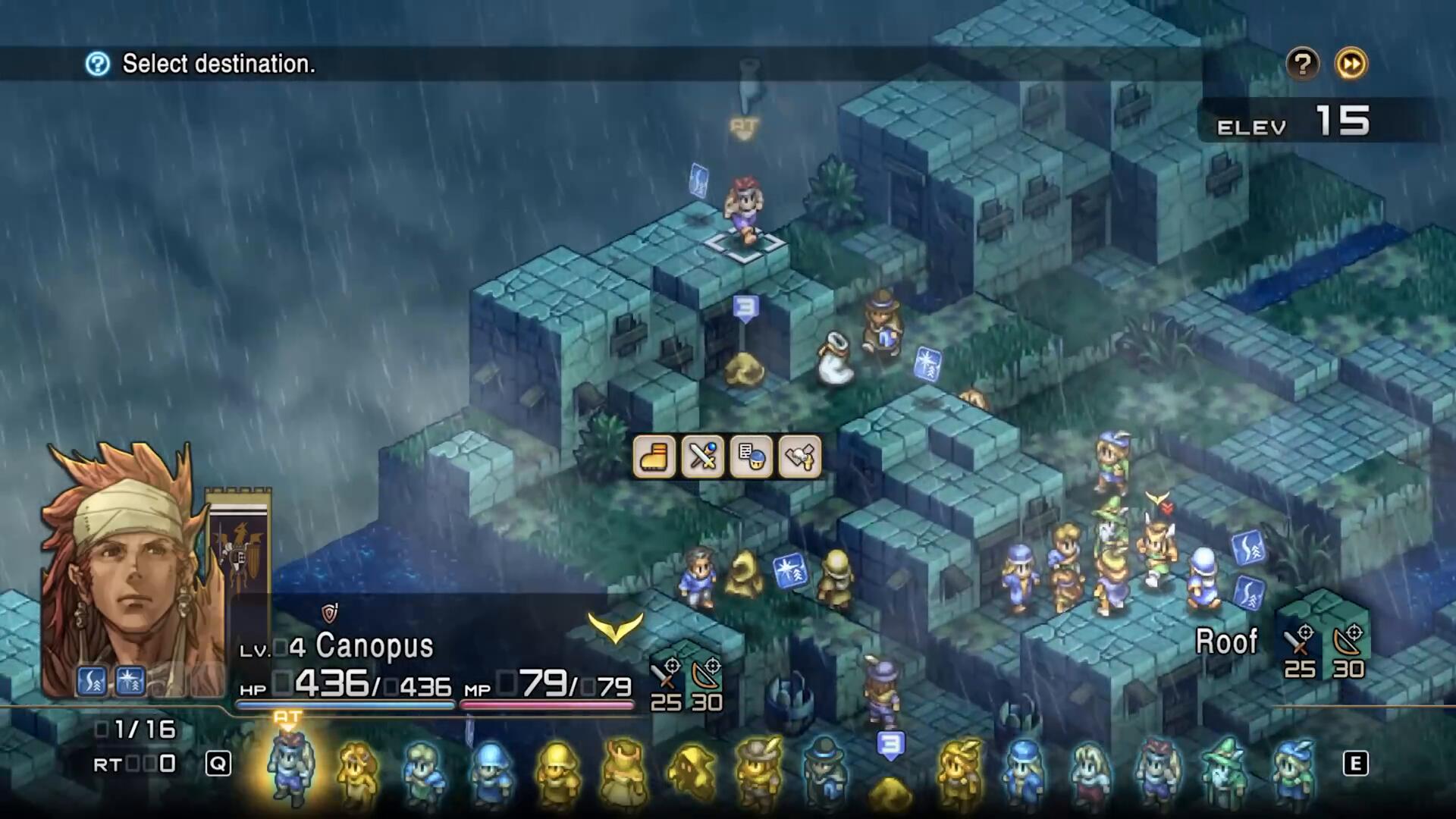Image resolution: width=1456 pixels, height=819 pixels.
Task: Click the blue help icon beside Select destination
Action: 98,64
